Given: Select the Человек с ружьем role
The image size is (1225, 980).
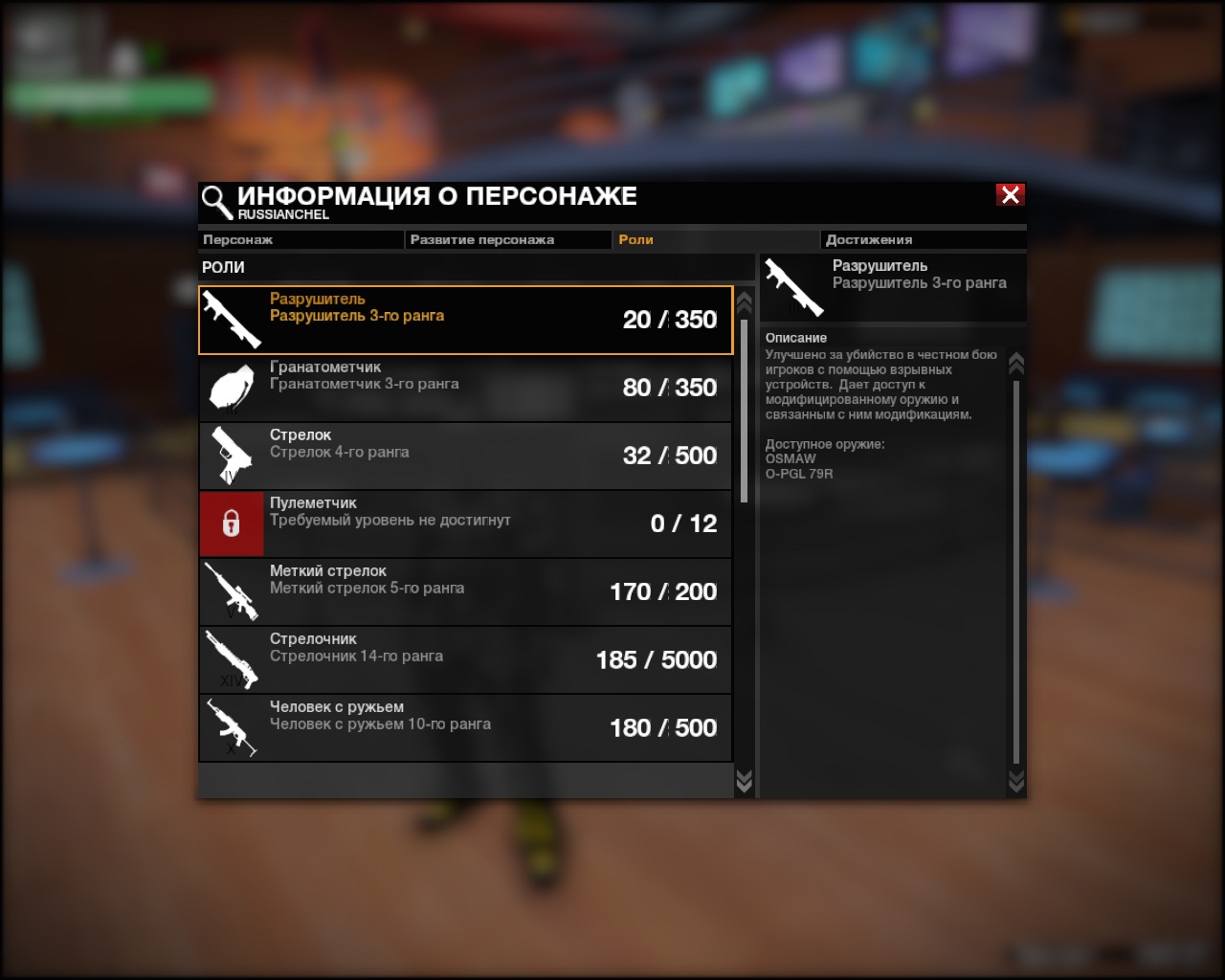Looking at the screenshot, I should 465,727.
